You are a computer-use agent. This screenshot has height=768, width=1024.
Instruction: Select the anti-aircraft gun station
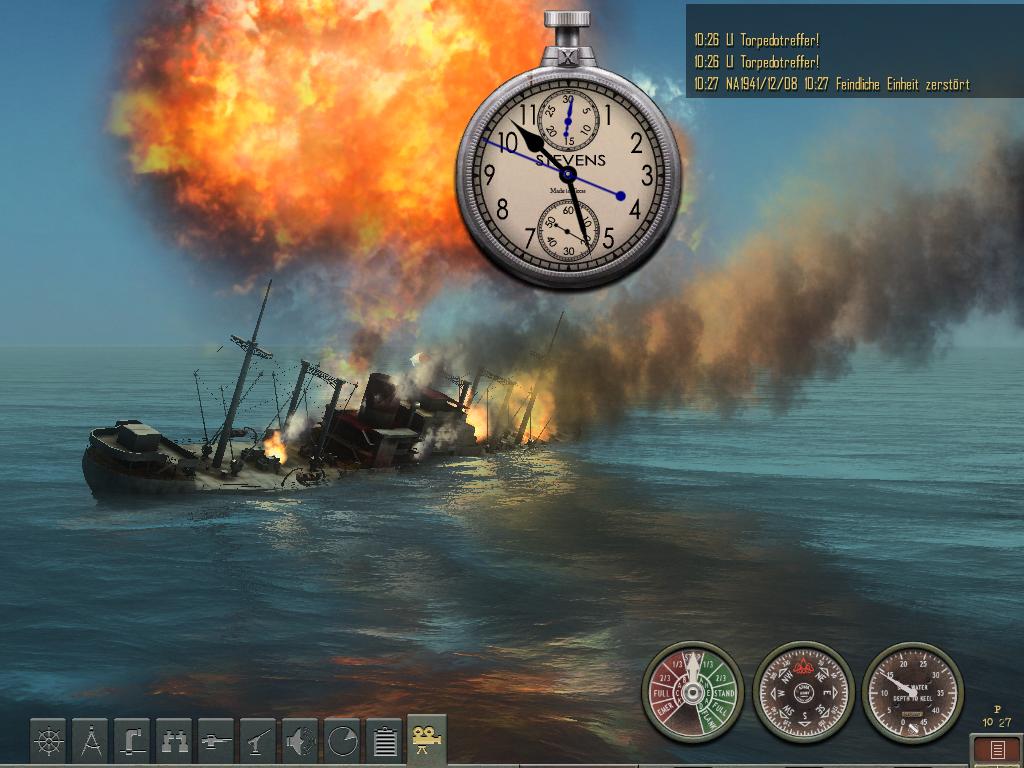pos(258,741)
